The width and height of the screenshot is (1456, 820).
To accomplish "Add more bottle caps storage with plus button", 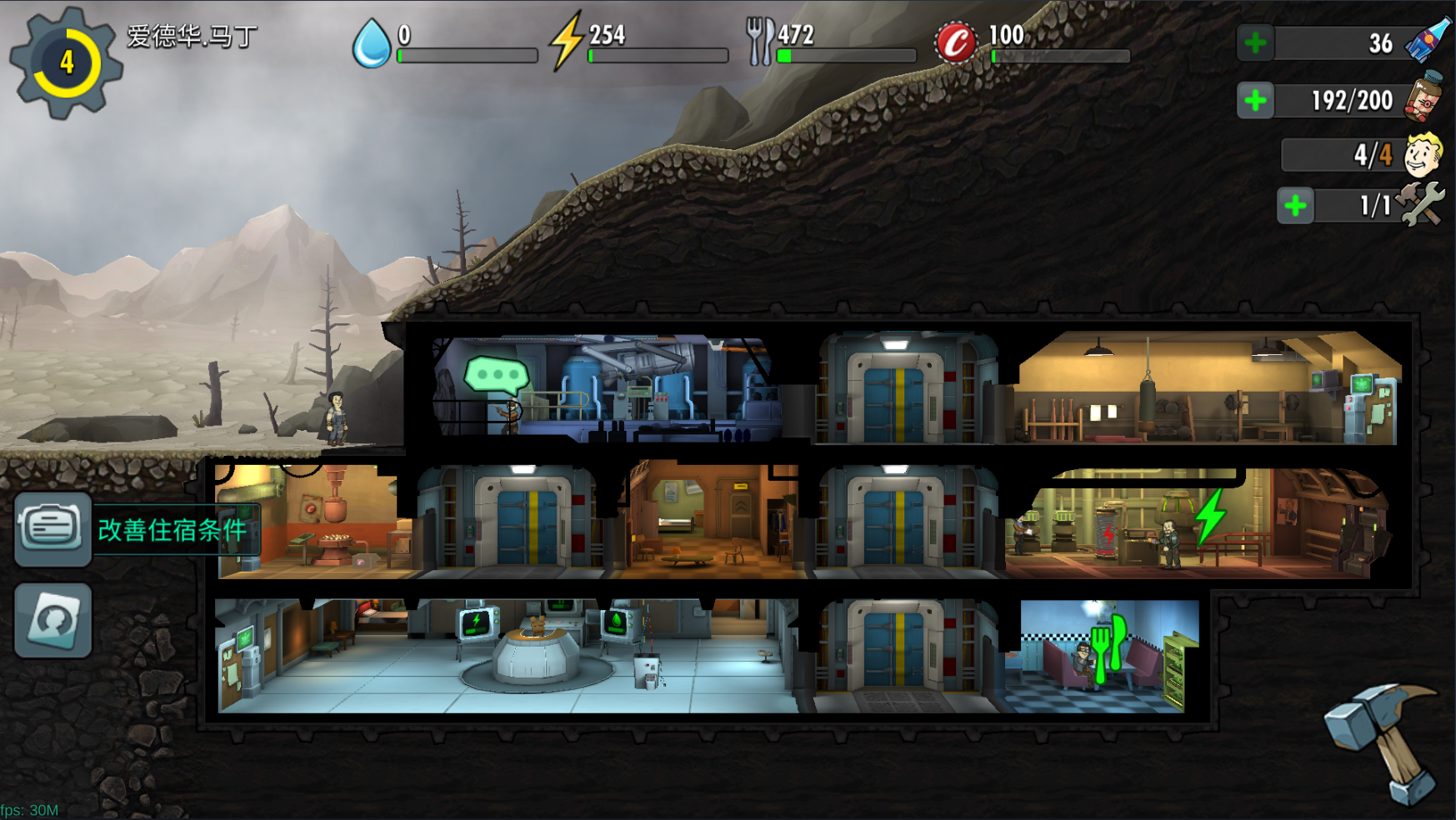I will coord(1255,101).
